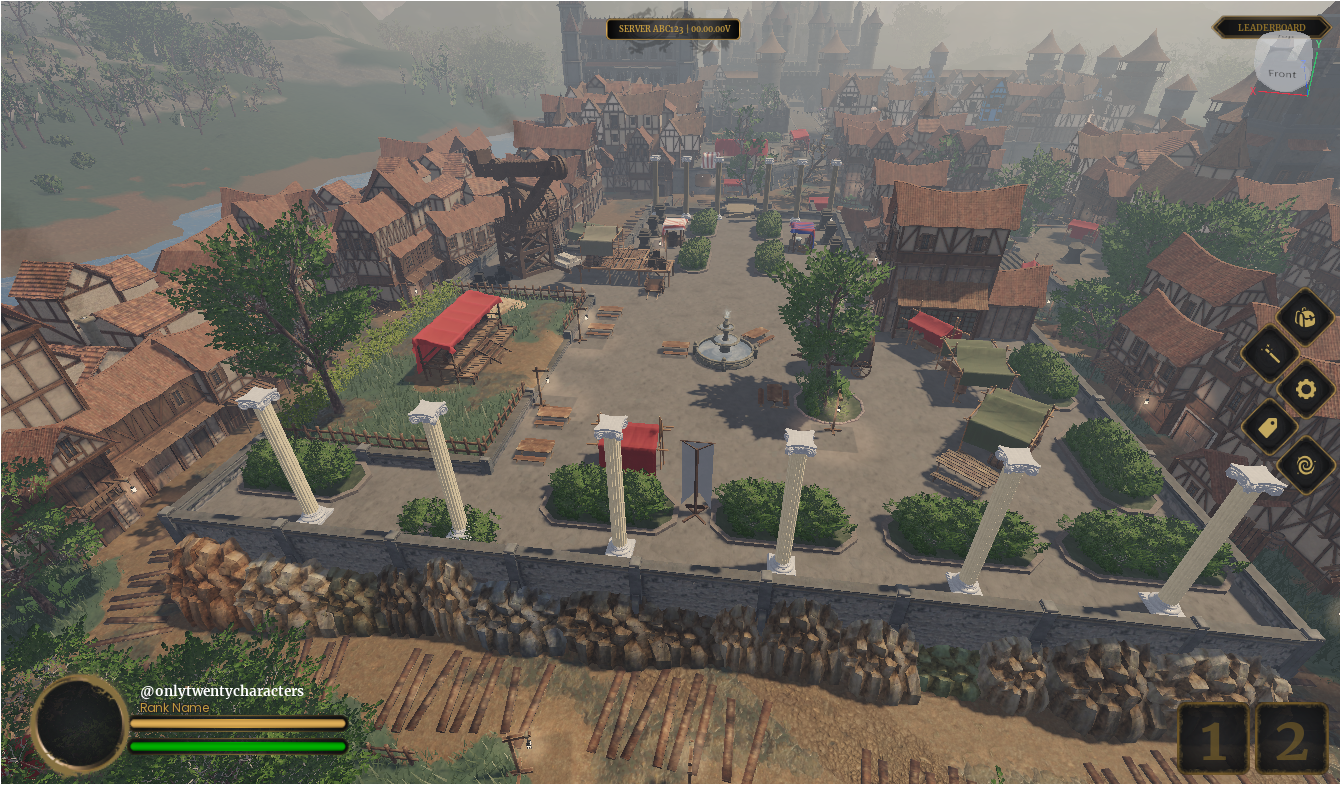The width and height of the screenshot is (1341, 785).
Task: Select hotbar slot 1
Action: pyautogui.click(x=1213, y=739)
